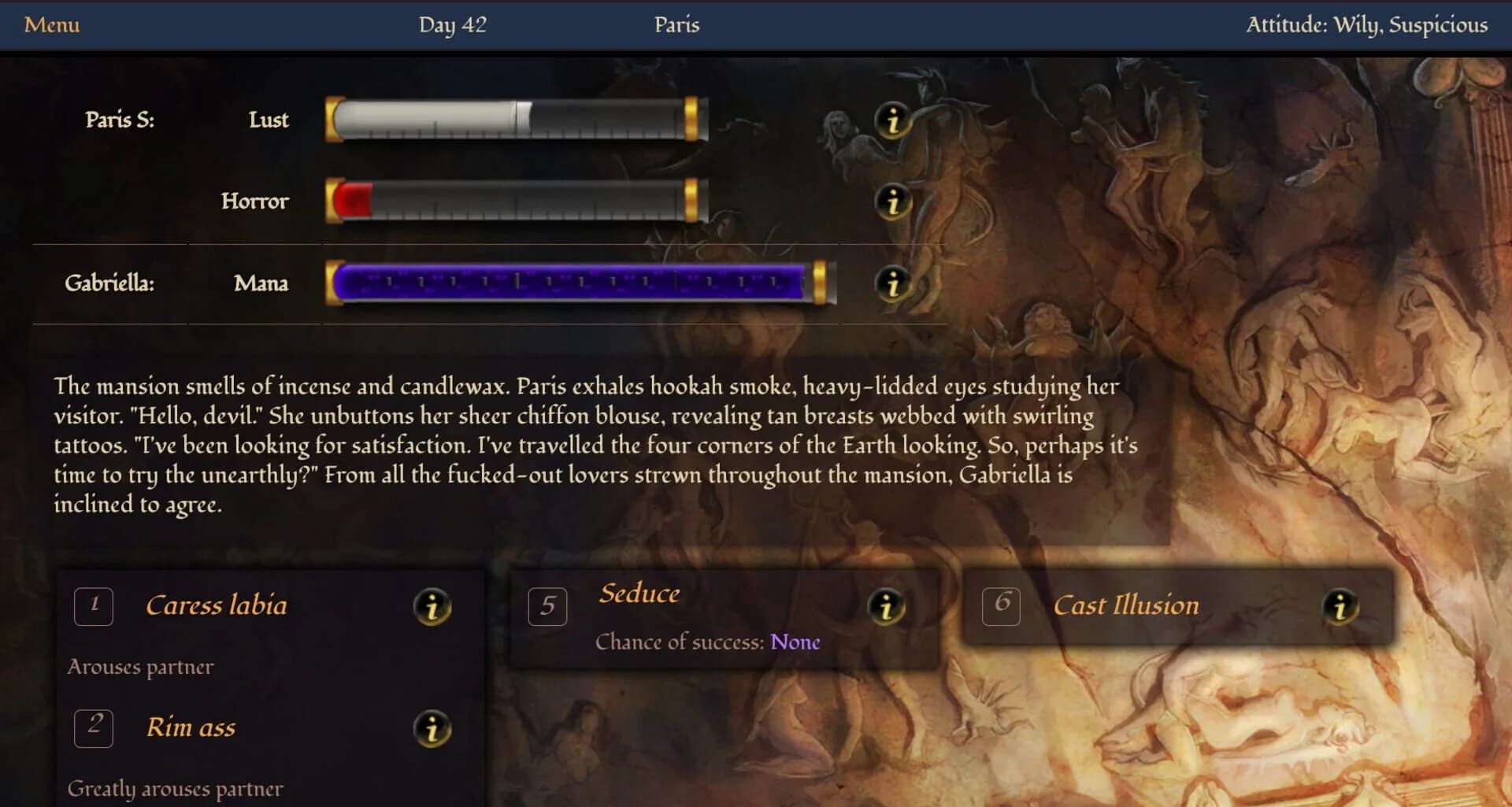Screen dimensions: 1512x807
Task: Click the number 5 badge beside Seduce
Action: click(x=547, y=606)
